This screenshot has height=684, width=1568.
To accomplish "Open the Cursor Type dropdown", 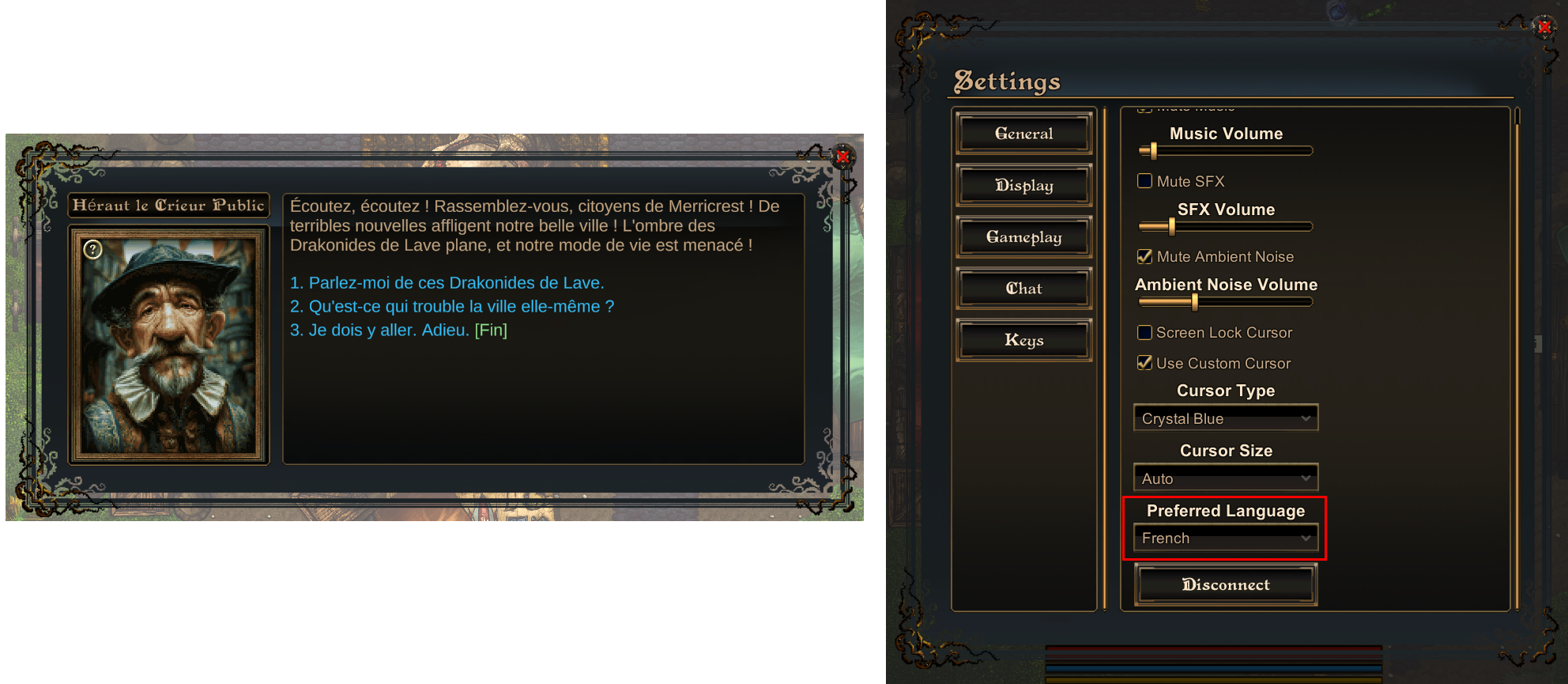I will click(x=1225, y=418).
